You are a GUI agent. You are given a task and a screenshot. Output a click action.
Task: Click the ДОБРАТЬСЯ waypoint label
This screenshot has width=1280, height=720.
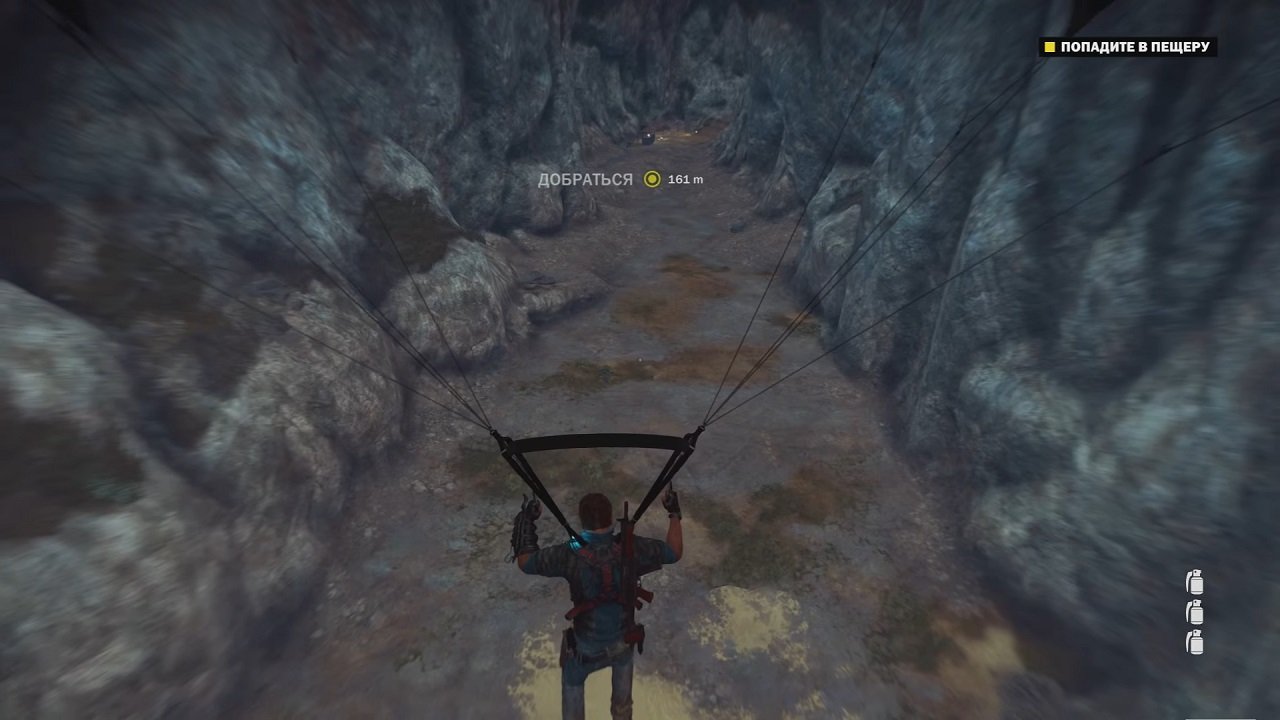click(585, 180)
